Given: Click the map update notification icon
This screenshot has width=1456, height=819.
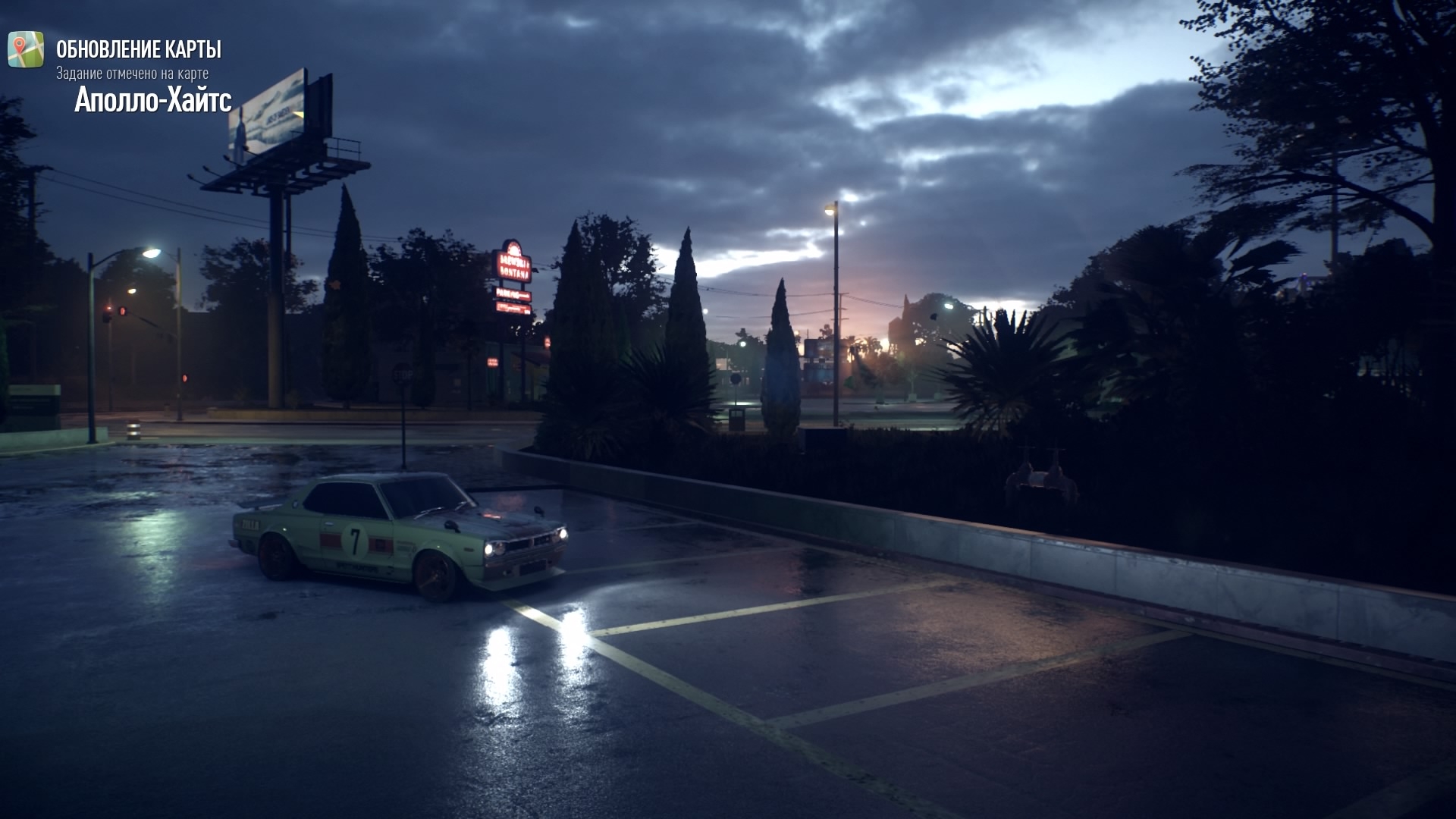Looking at the screenshot, I should (x=26, y=49).
